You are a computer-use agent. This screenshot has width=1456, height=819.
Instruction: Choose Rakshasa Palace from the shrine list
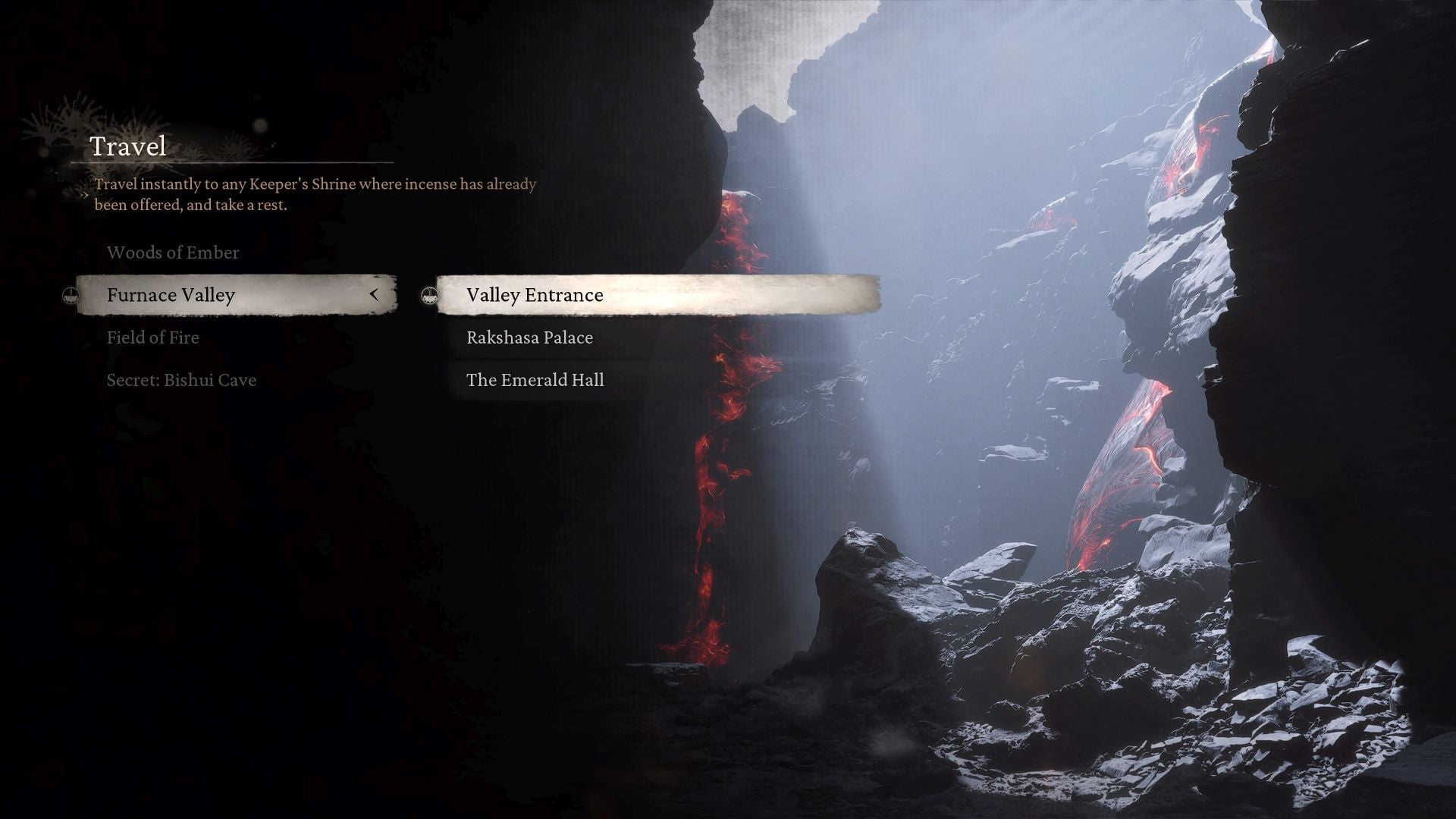click(529, 337)
